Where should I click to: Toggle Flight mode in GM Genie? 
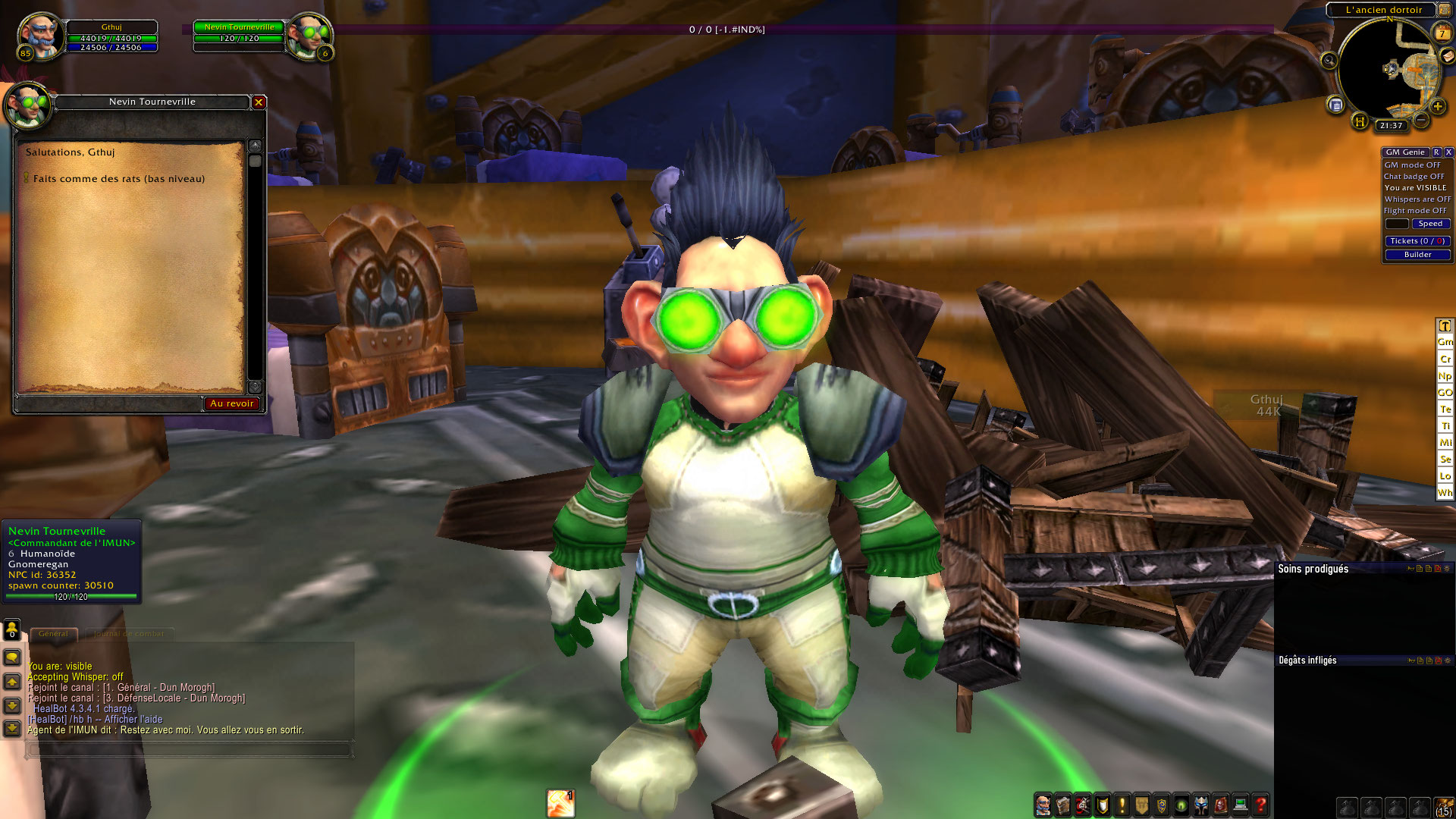tap(1414, 211)
